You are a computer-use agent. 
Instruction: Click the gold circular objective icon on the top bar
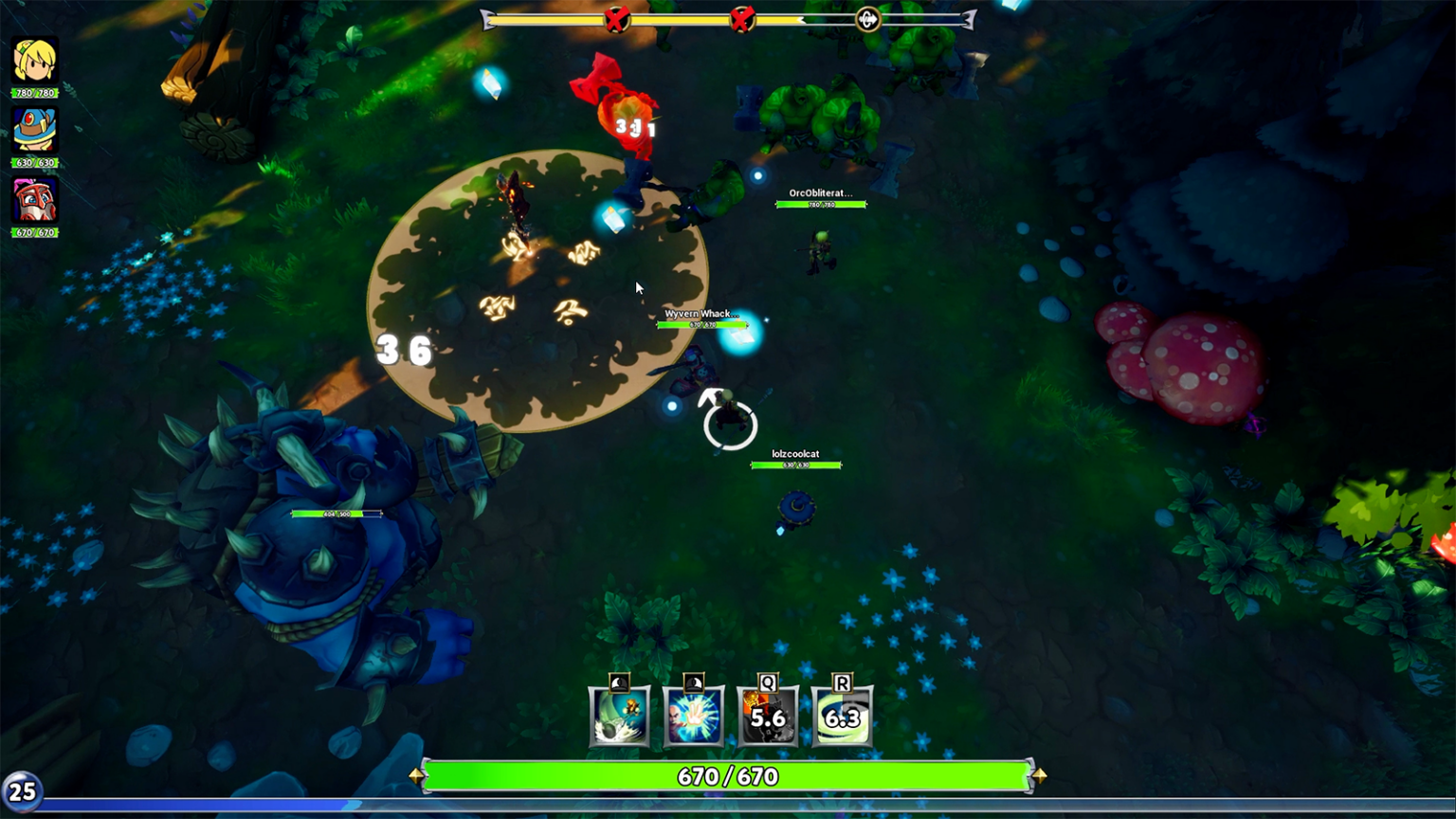click(x=867, y=18)
